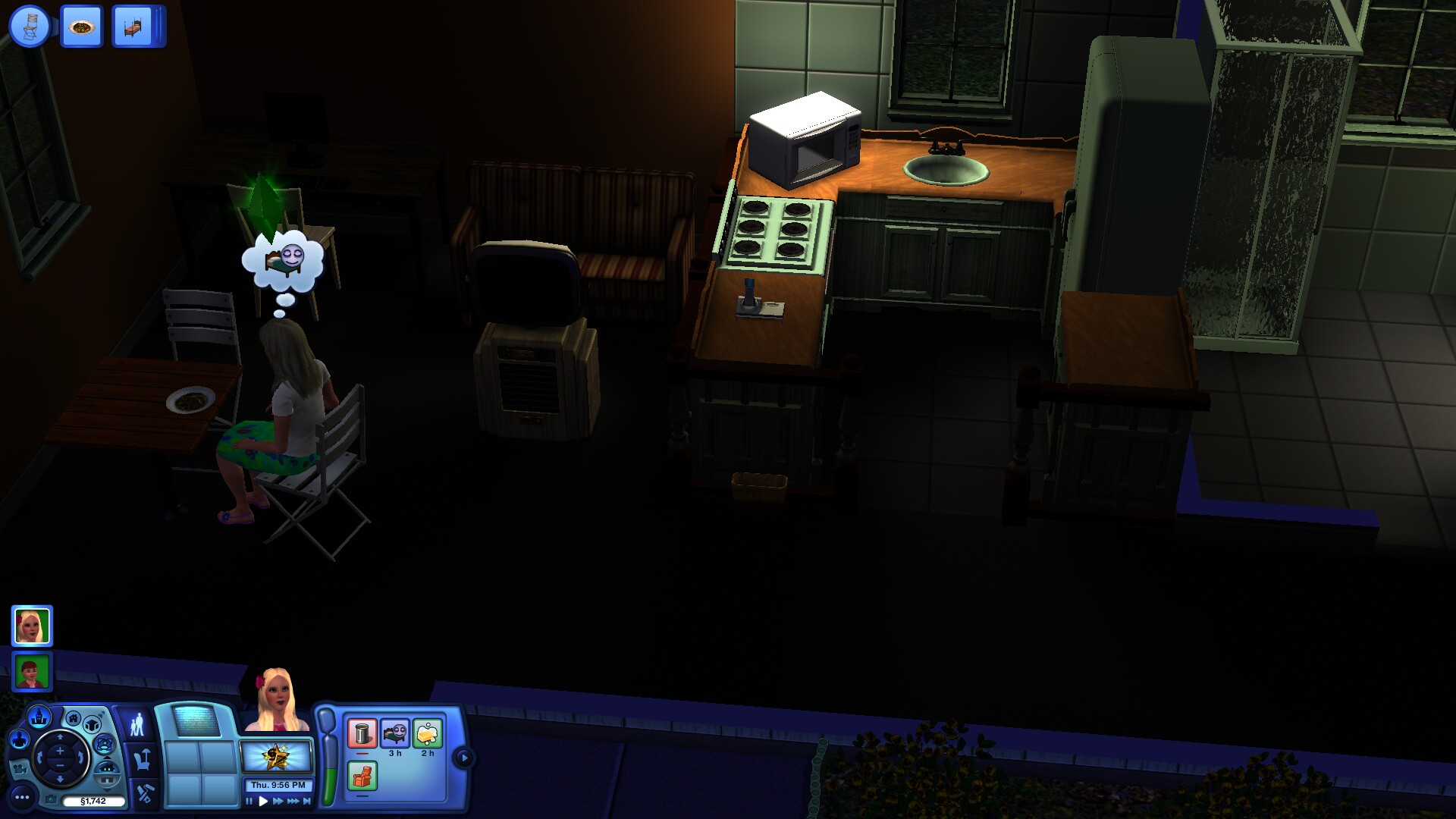
Task: Select Live mode family icon
Action: click(x=139, y=724)
